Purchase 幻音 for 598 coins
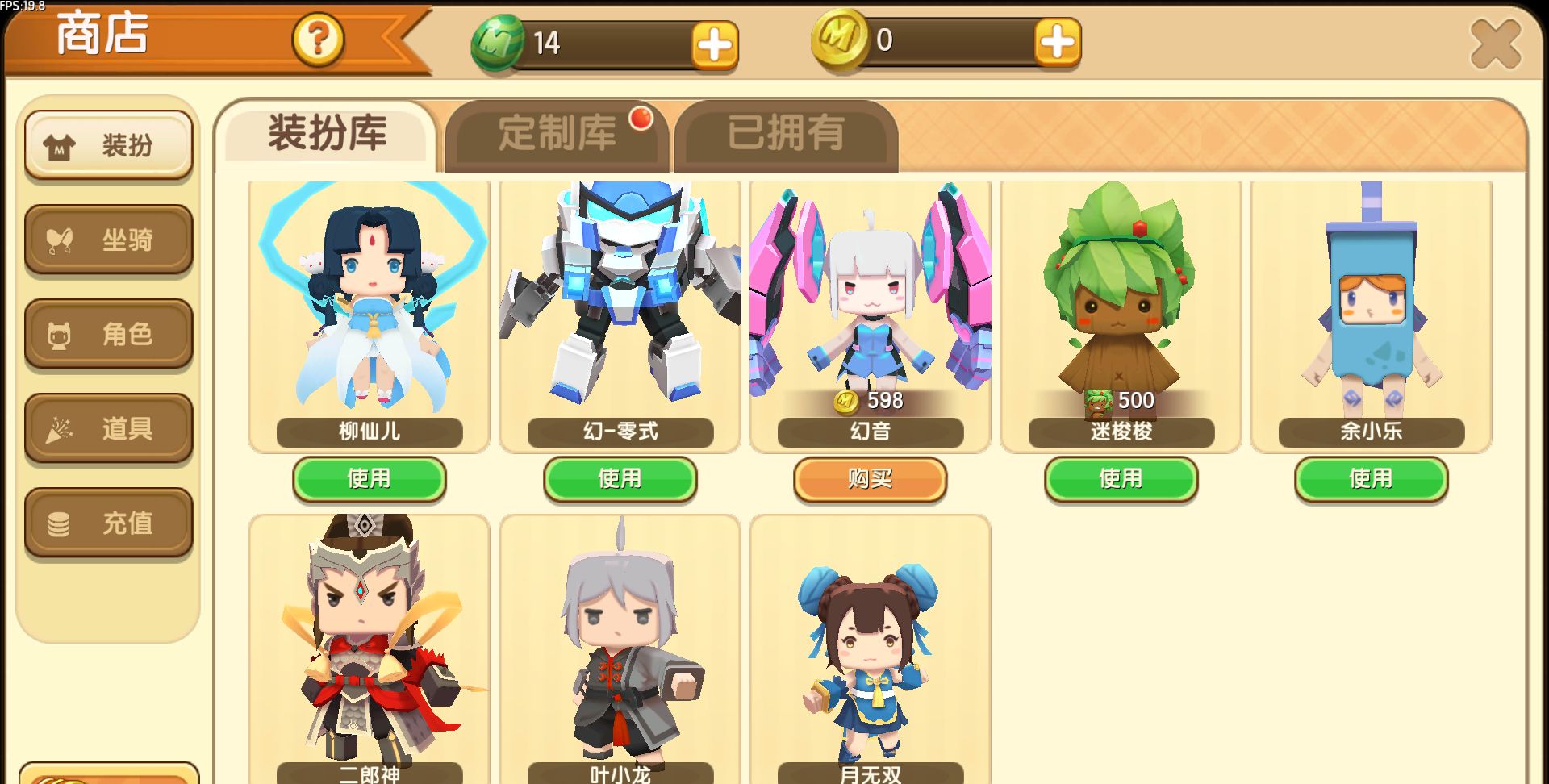The height and width of the screenshot is (784, 1549). pos(870,479)
